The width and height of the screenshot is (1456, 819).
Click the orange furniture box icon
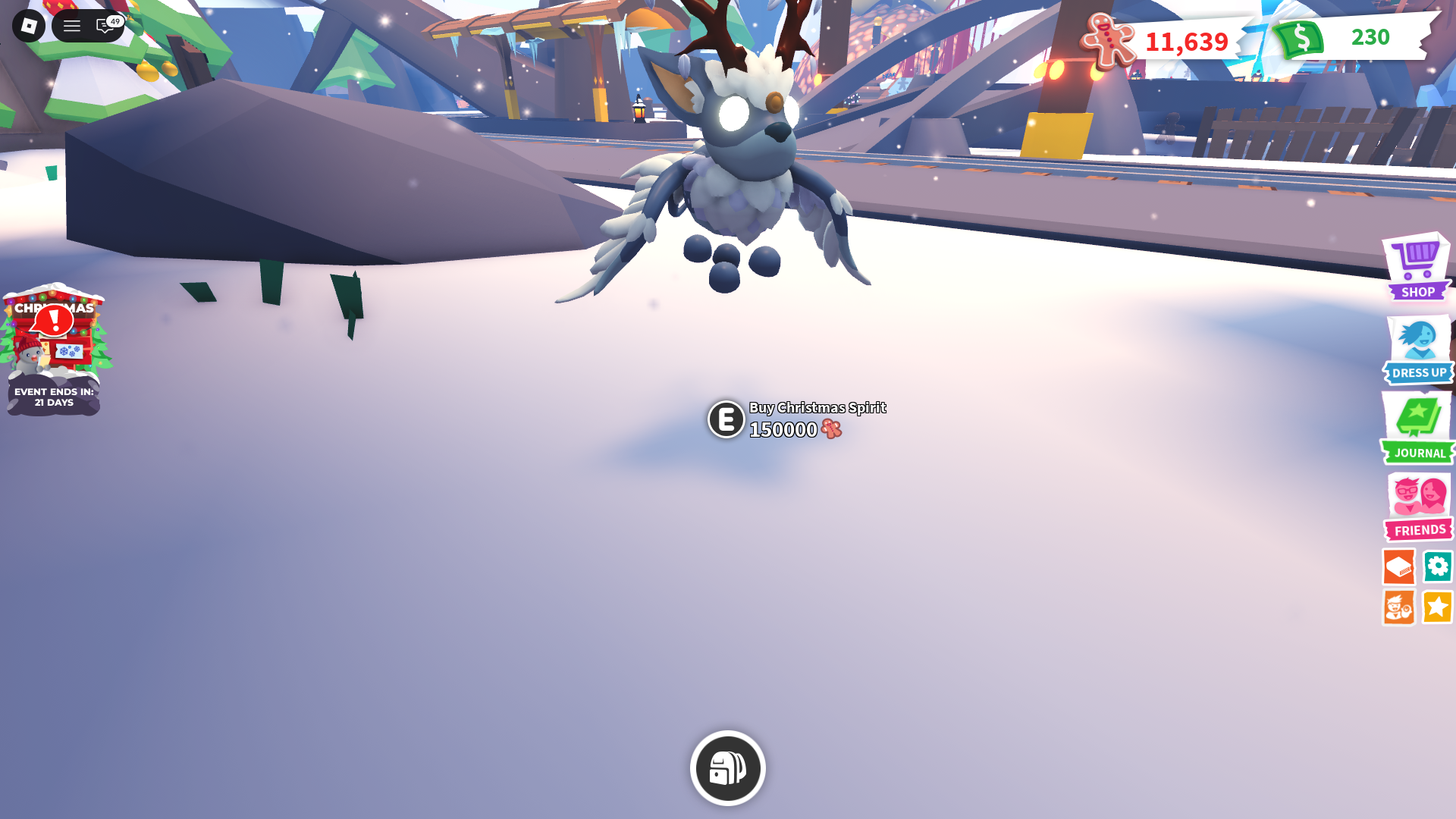(1399, 566)
